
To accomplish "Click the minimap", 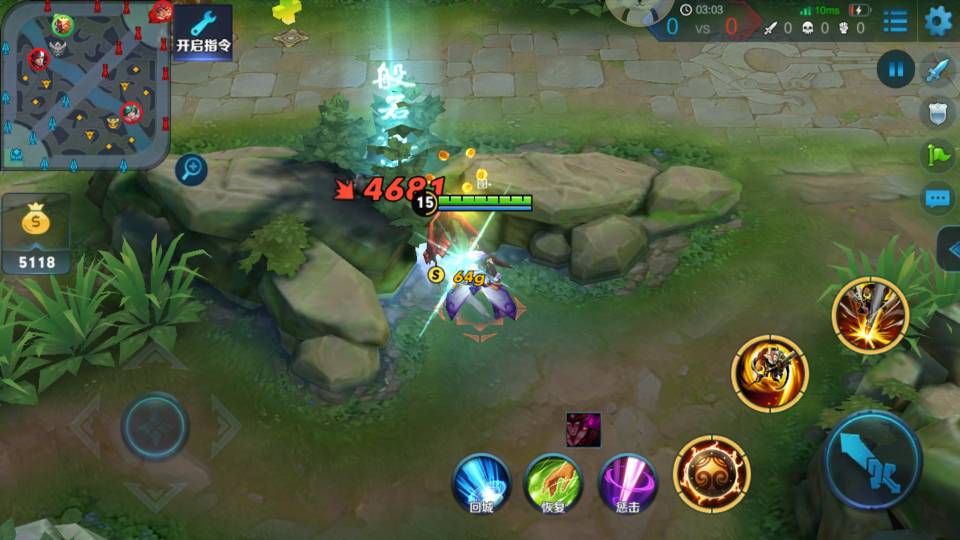I will [x=84, y=84].
